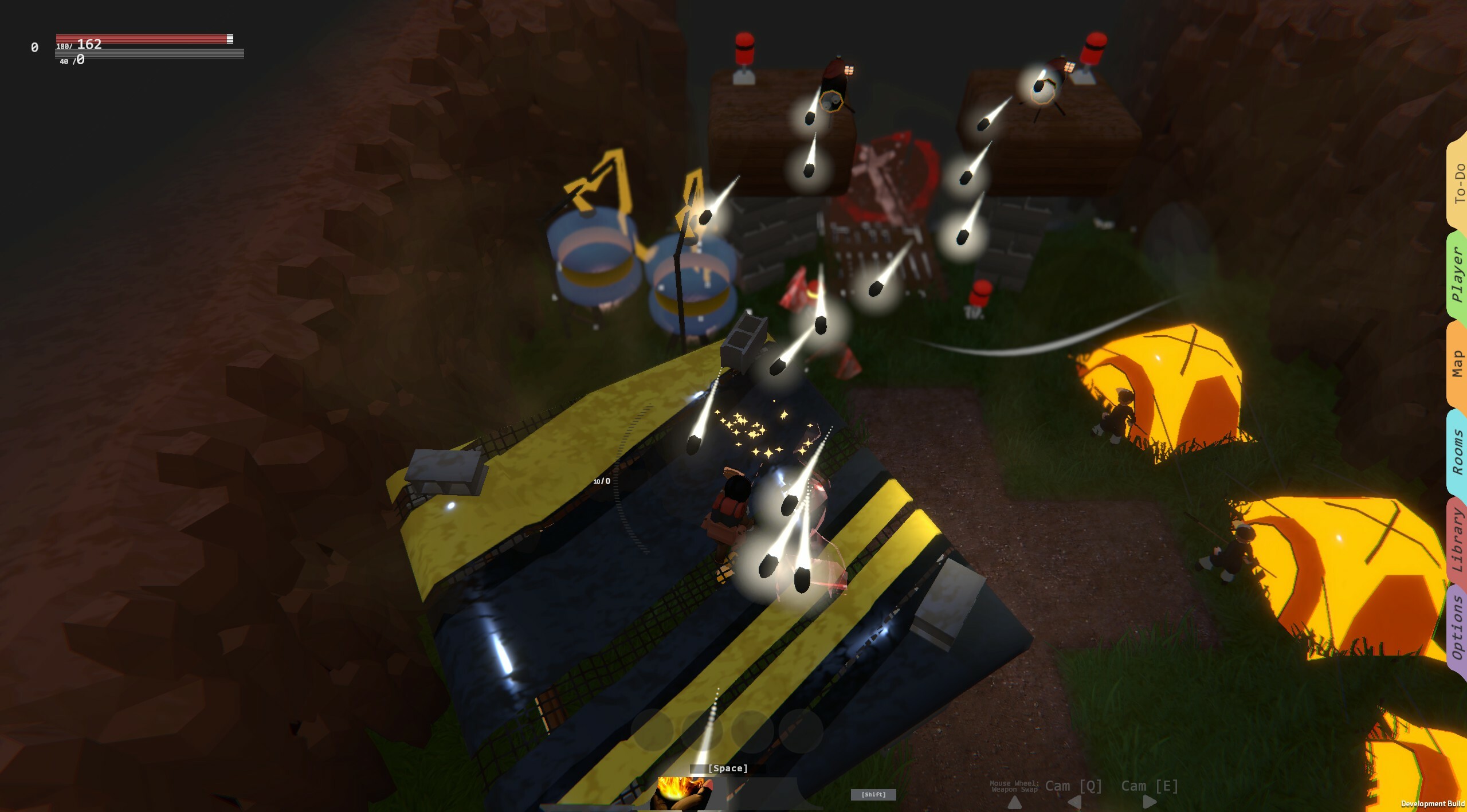Click the [Space] ability prompt
The image size is (1467, 812).
pos(727,768)
